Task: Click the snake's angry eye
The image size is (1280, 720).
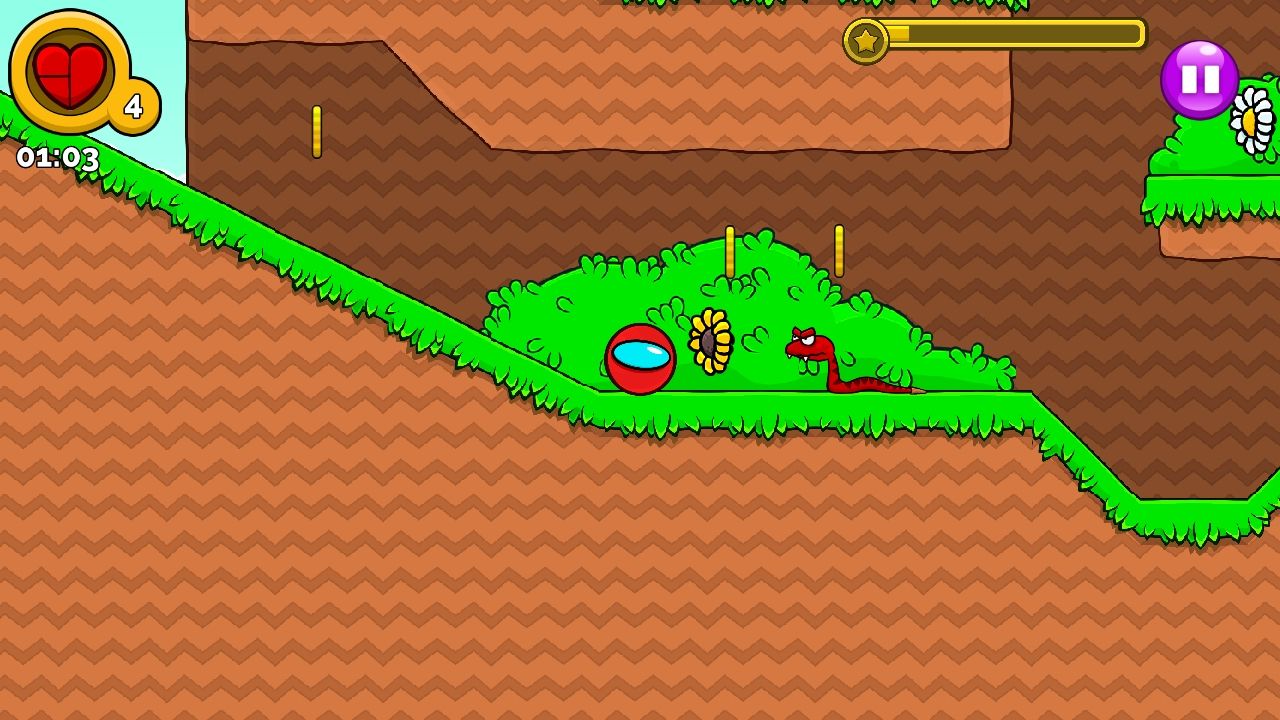Action: click(805, 342)
